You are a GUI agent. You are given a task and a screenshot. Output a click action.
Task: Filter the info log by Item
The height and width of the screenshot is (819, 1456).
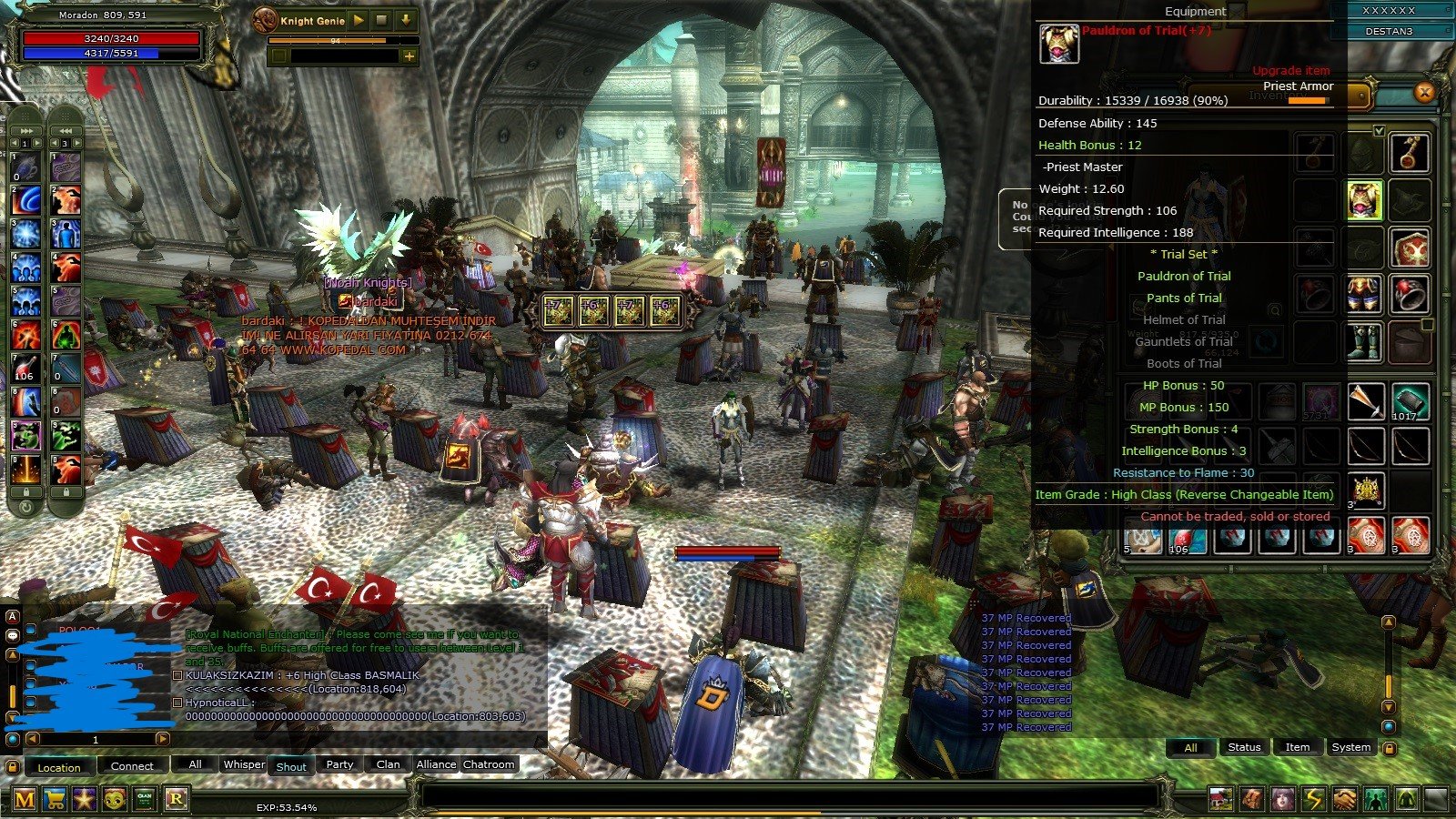[x=1297, y=747]
